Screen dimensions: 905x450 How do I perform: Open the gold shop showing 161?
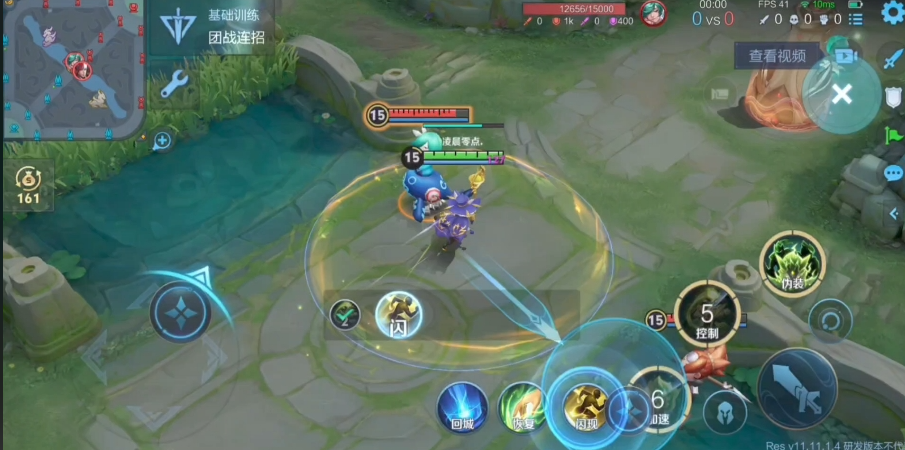tap(28, 186)
